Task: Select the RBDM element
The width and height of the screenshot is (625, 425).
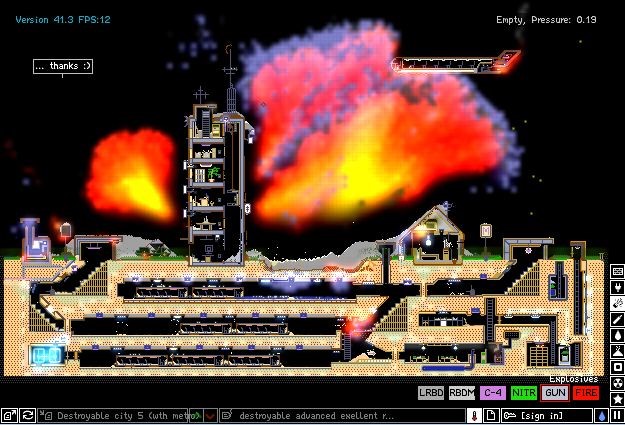Action: (x=462, y=393)
